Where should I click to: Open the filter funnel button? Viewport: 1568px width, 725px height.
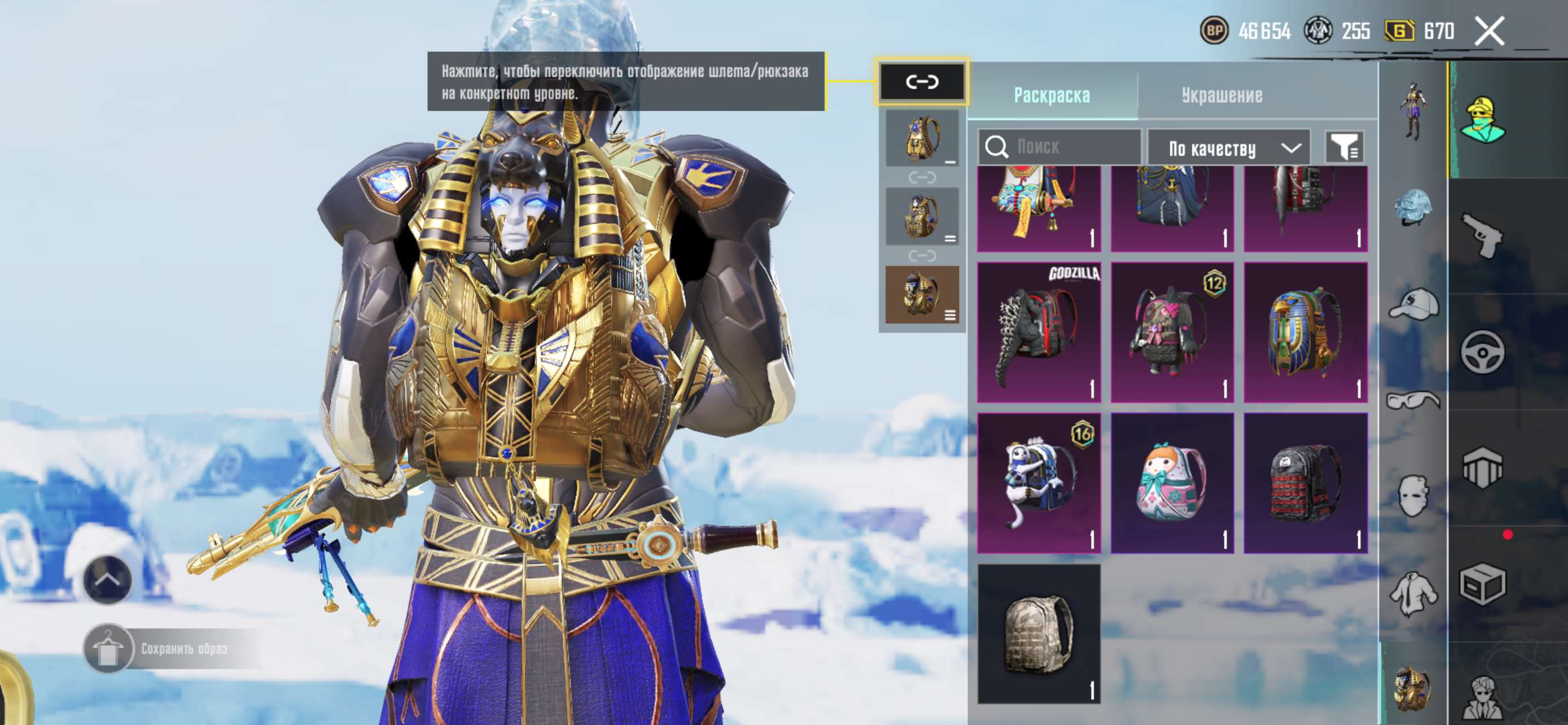(1344, 147)
